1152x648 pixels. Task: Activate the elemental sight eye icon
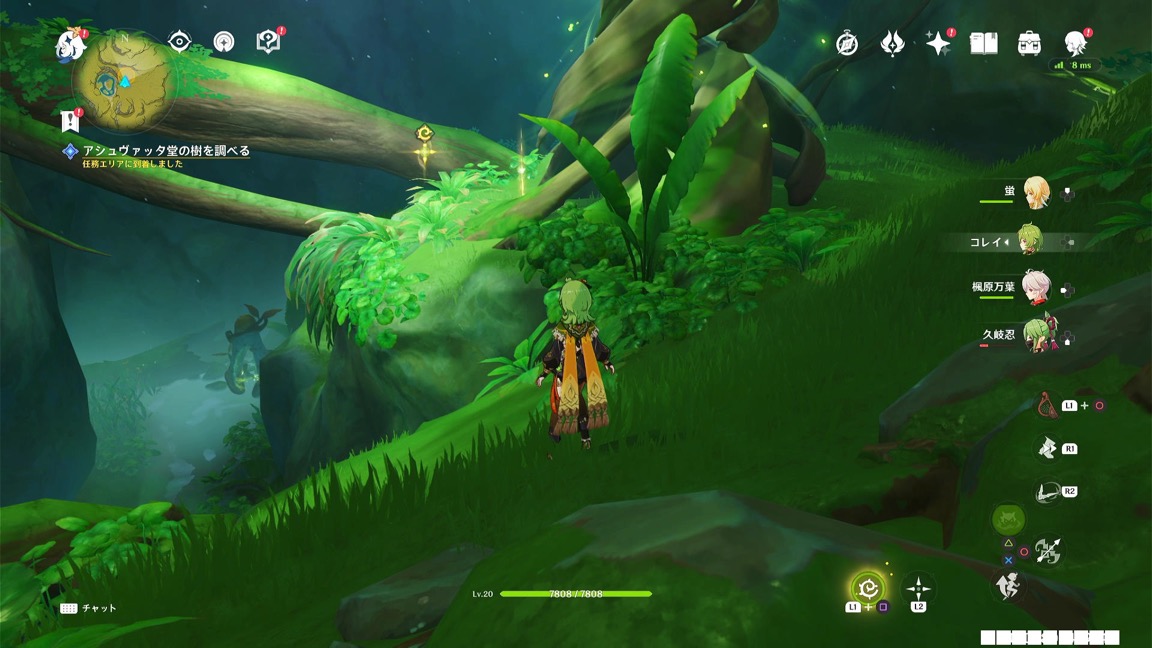[x=180, y=41]
